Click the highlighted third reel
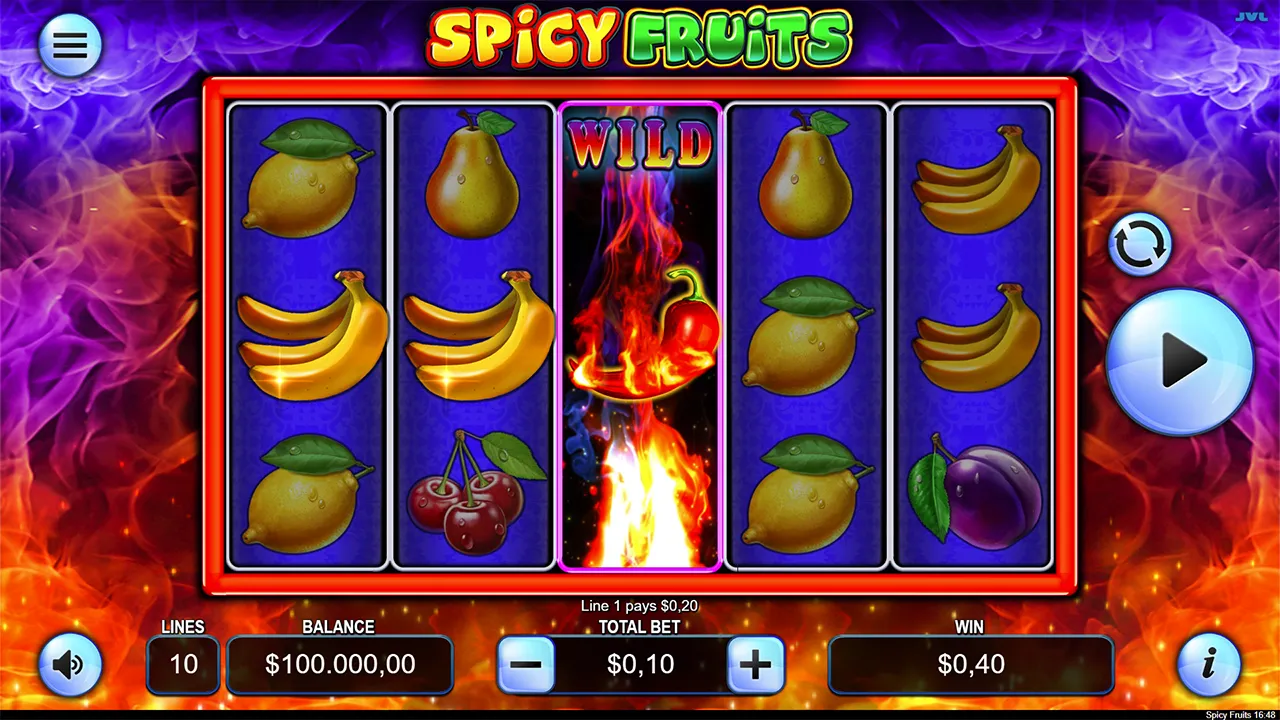1280x720 pixels. 640,335
